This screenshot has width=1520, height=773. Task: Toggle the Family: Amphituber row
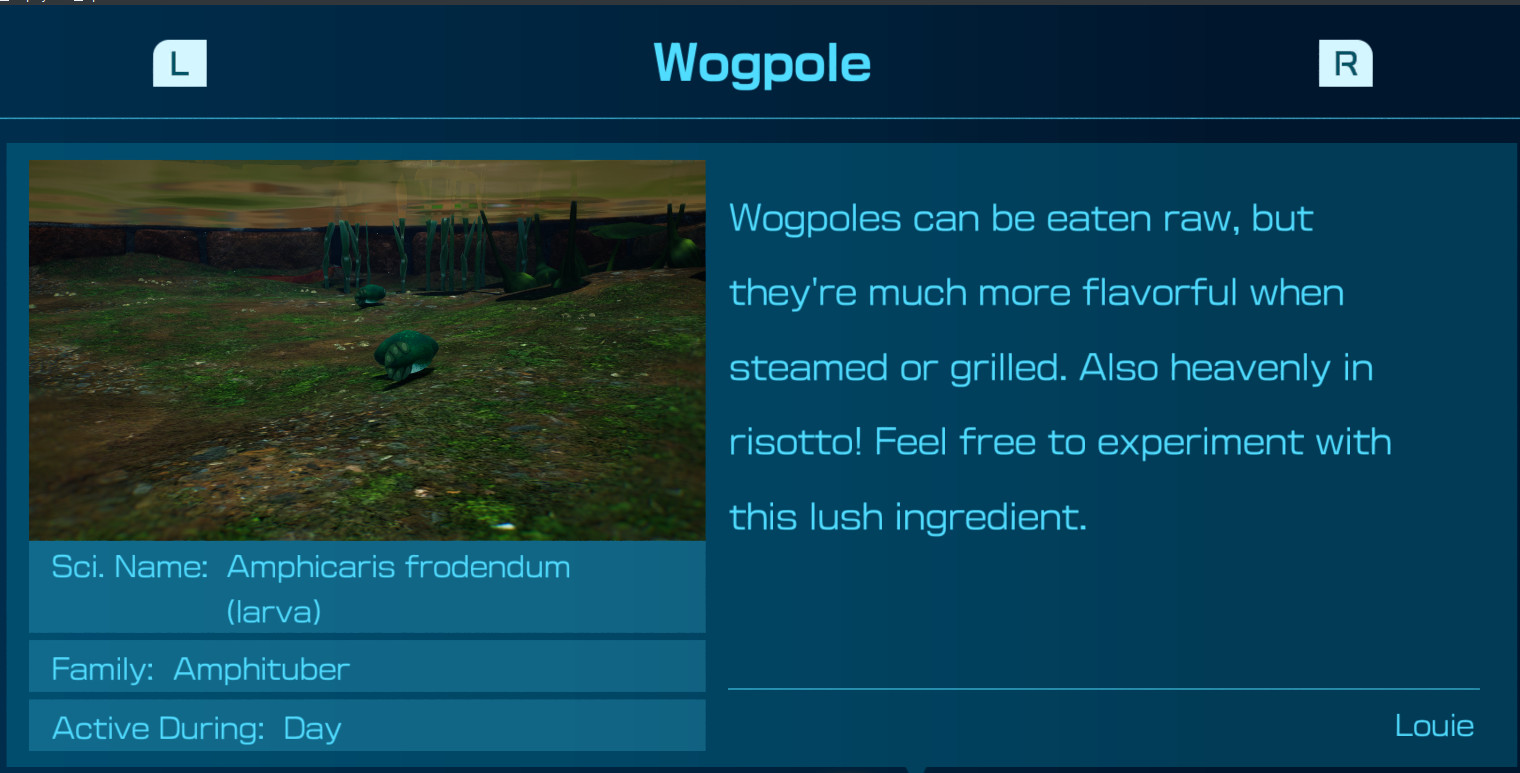point(367,668)
